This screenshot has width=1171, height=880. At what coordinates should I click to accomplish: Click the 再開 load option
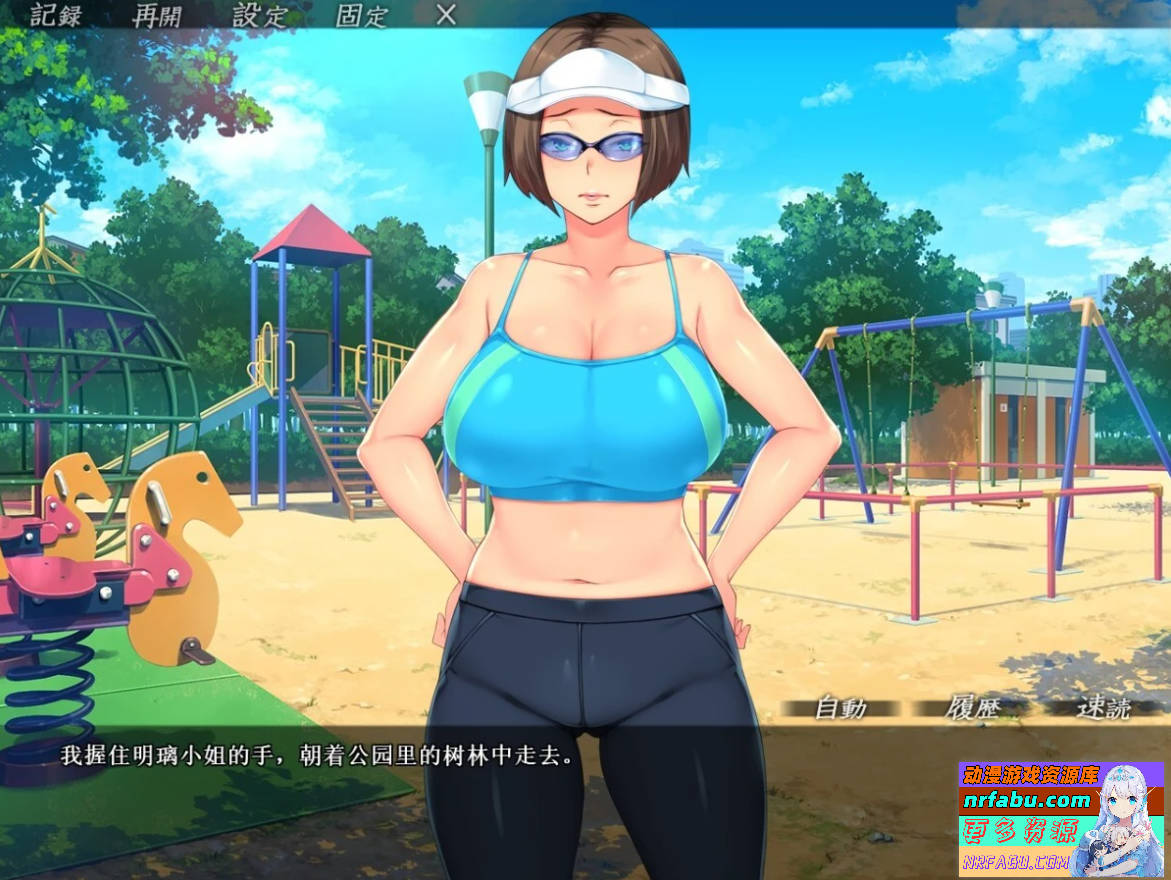coord(159,15)
